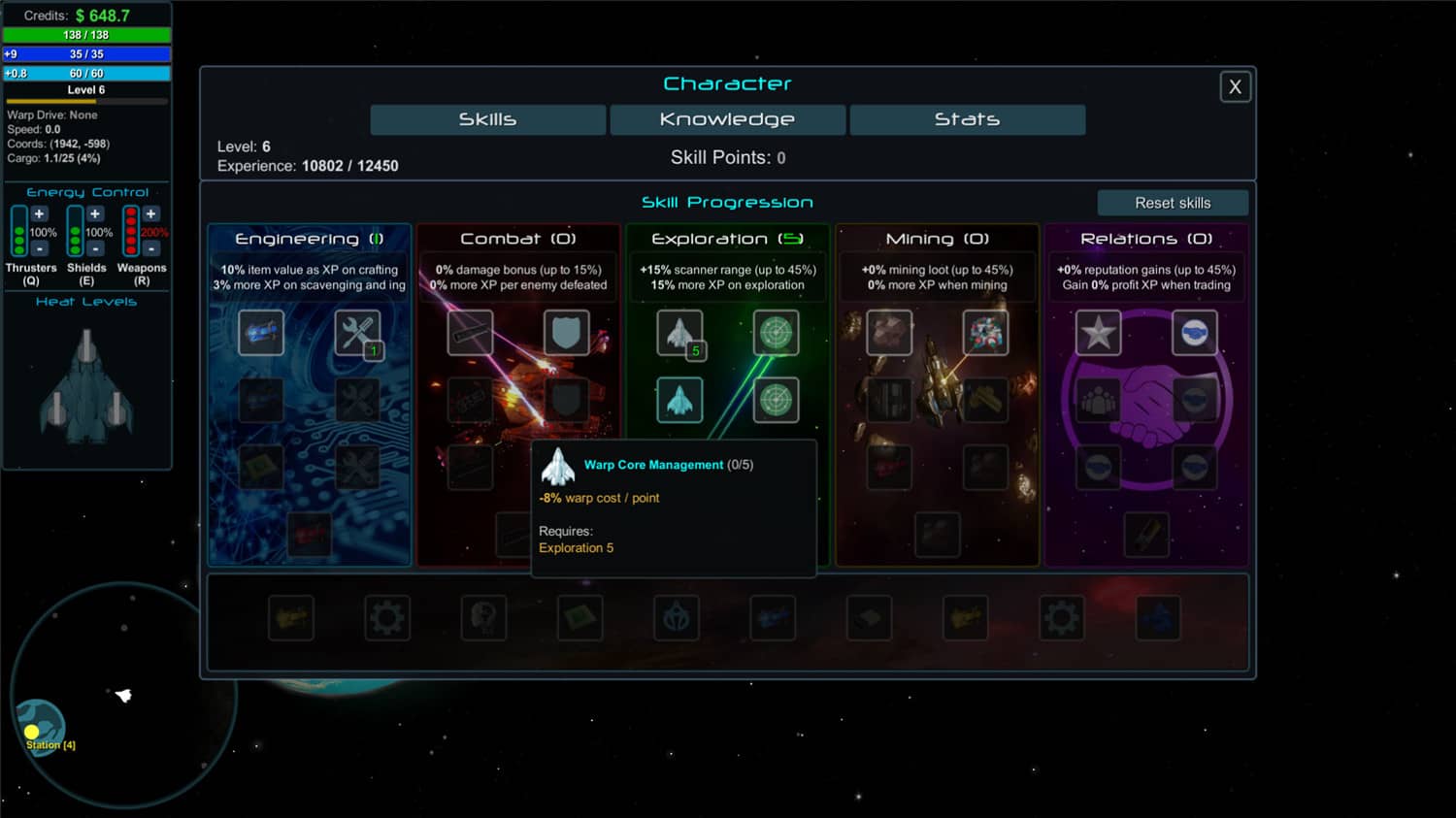Viewport: 1456px width, 818px height.
Task: Raise Shields energy with the plus button
Action: point(95,214)
